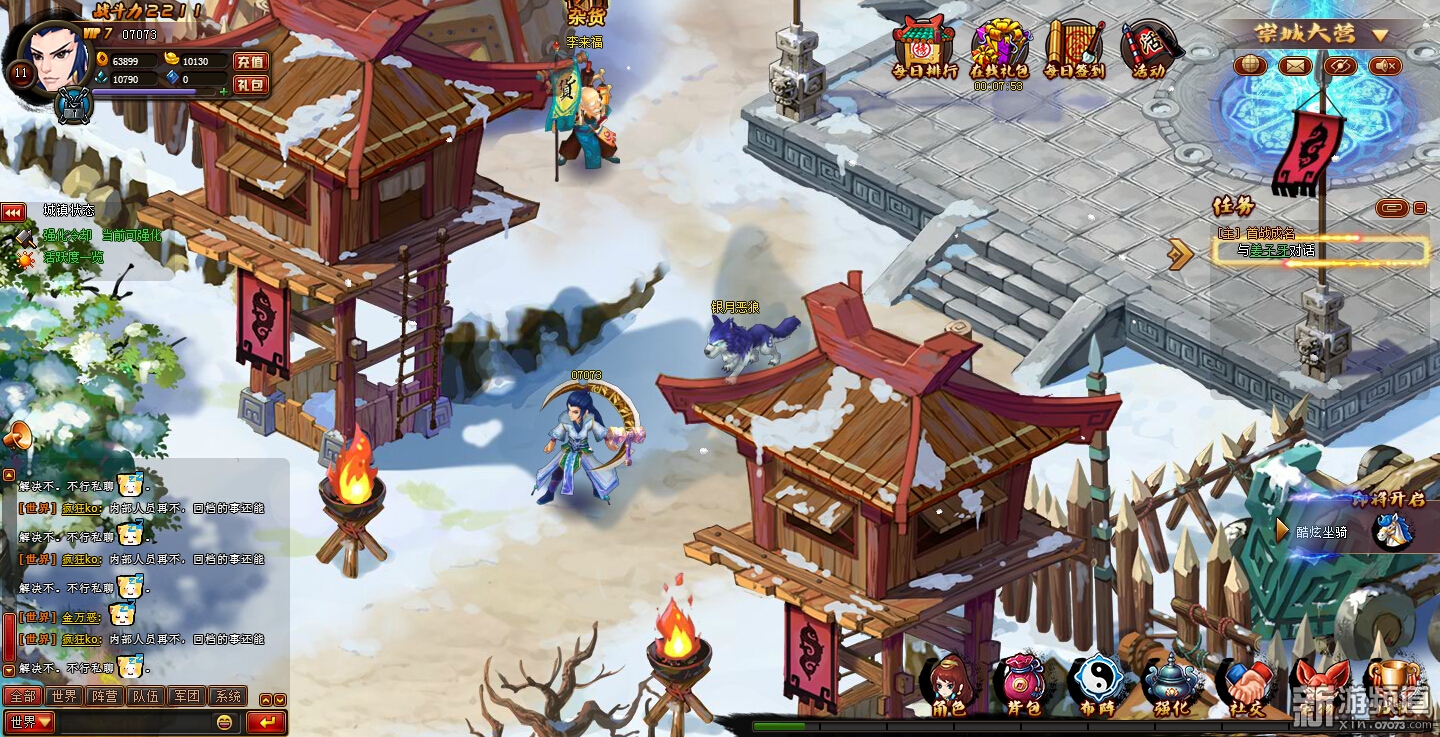1440x737 pixels.
Task: Click the chat send arrow button
Action: 266,721
